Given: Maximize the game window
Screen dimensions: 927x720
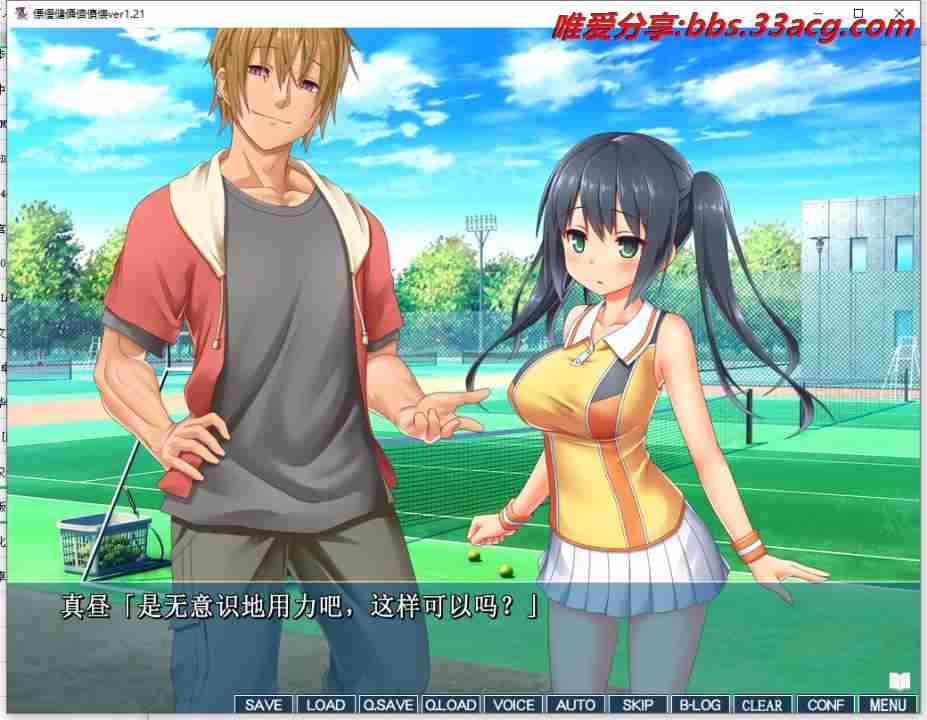Looking at the screenshot, I should [858, 13].
